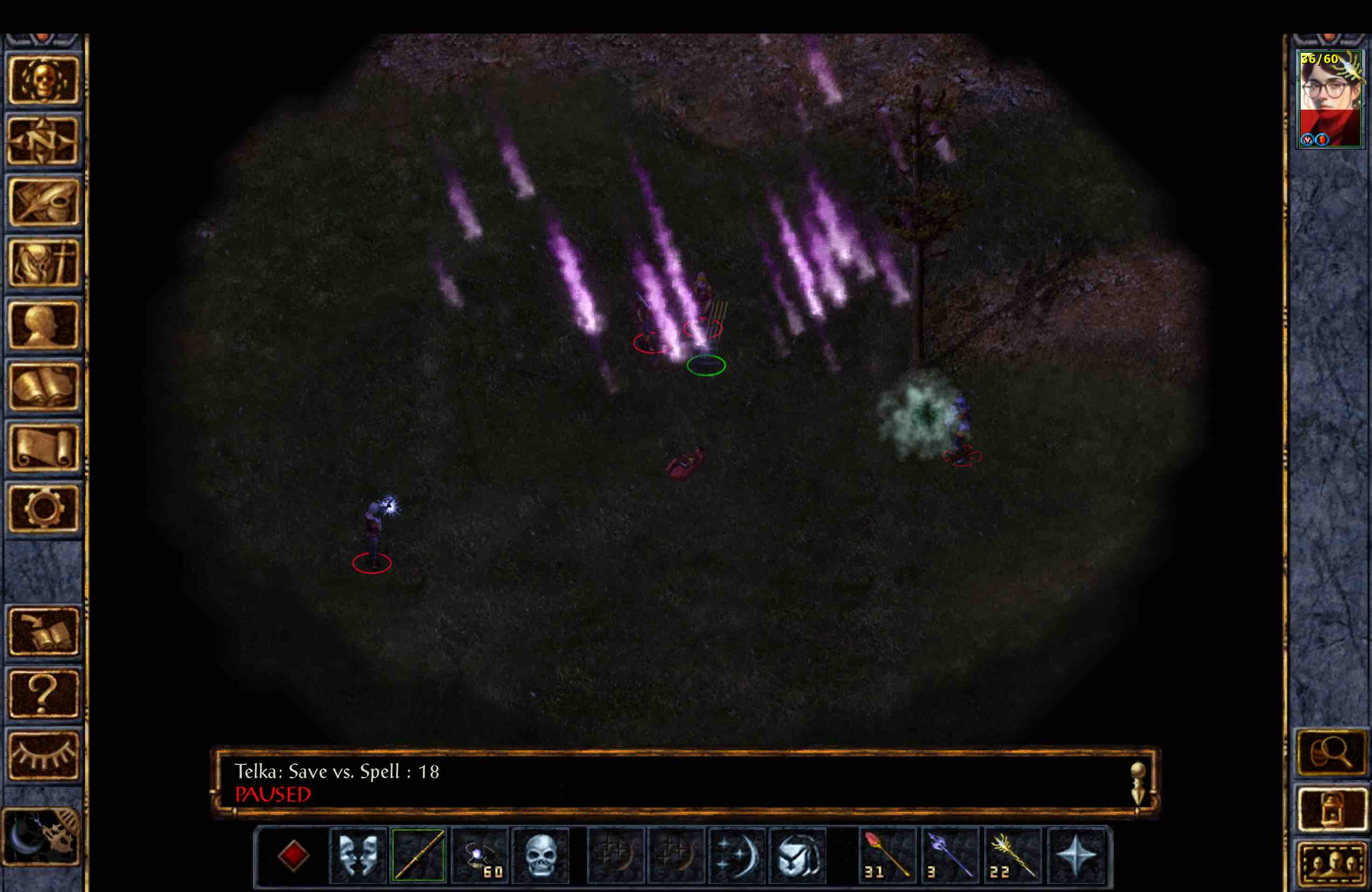Switch to the sling with 60 bullets
The width and height of the screenshot is (1372, 892).
(x=481, y=855)
